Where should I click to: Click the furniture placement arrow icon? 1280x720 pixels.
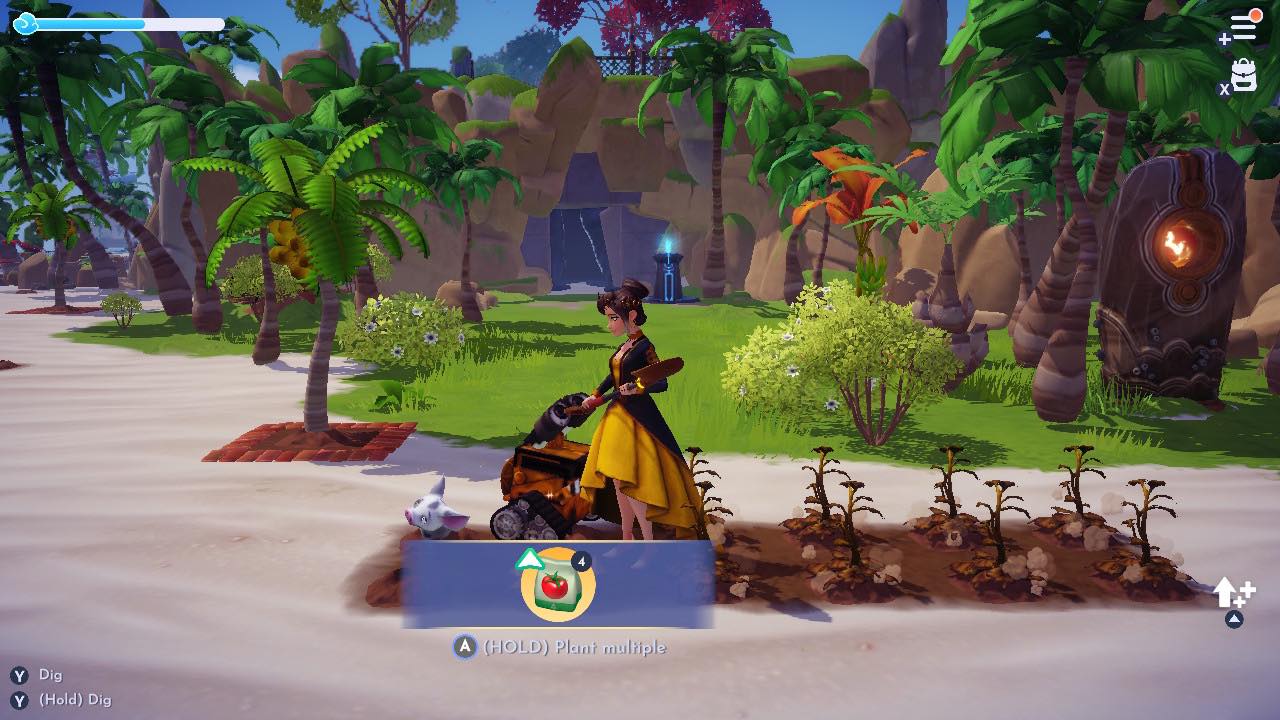click(x=1226, y=593)
